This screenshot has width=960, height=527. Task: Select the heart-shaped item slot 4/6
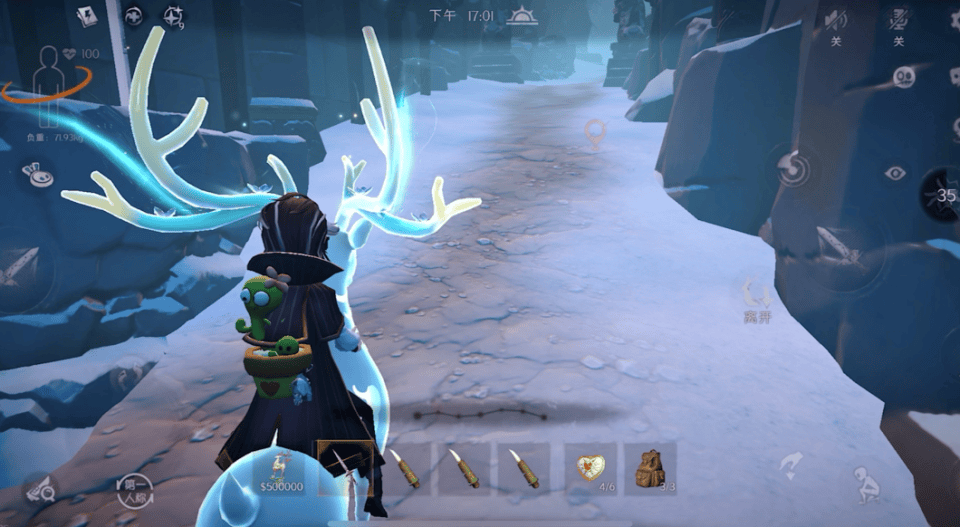click(x=590, y=468)
